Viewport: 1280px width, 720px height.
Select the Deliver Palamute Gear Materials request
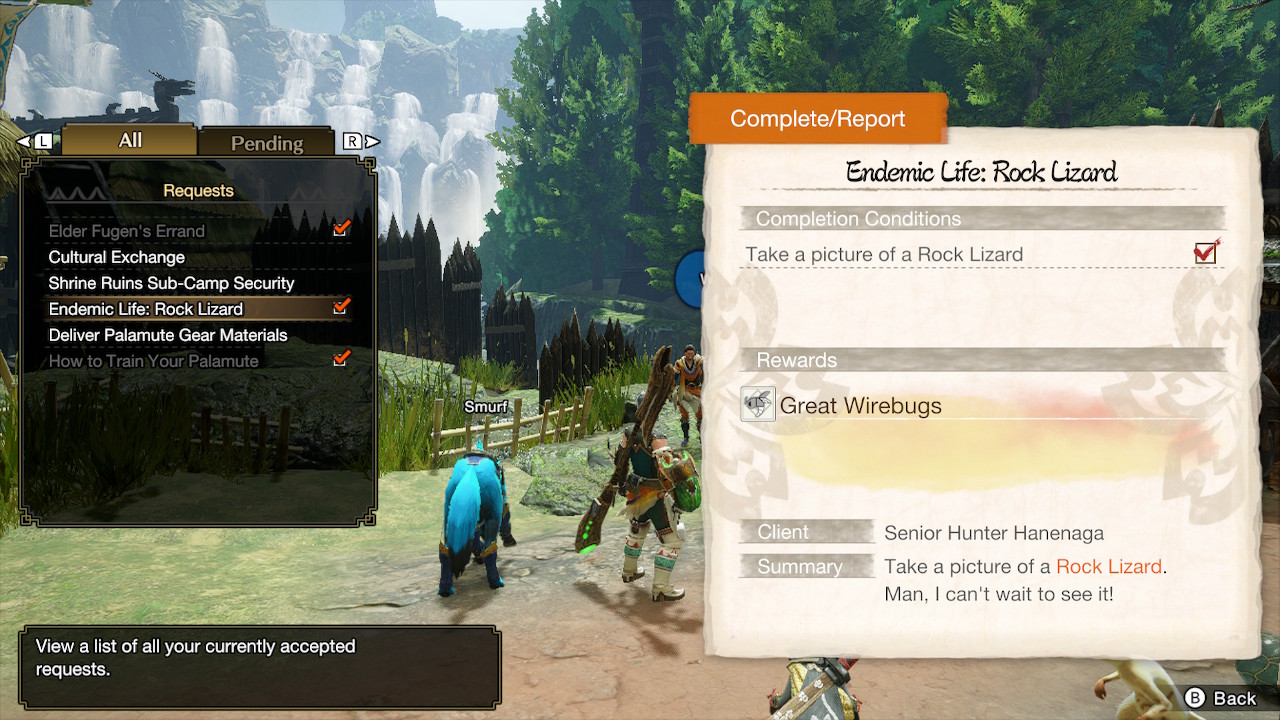167,335
